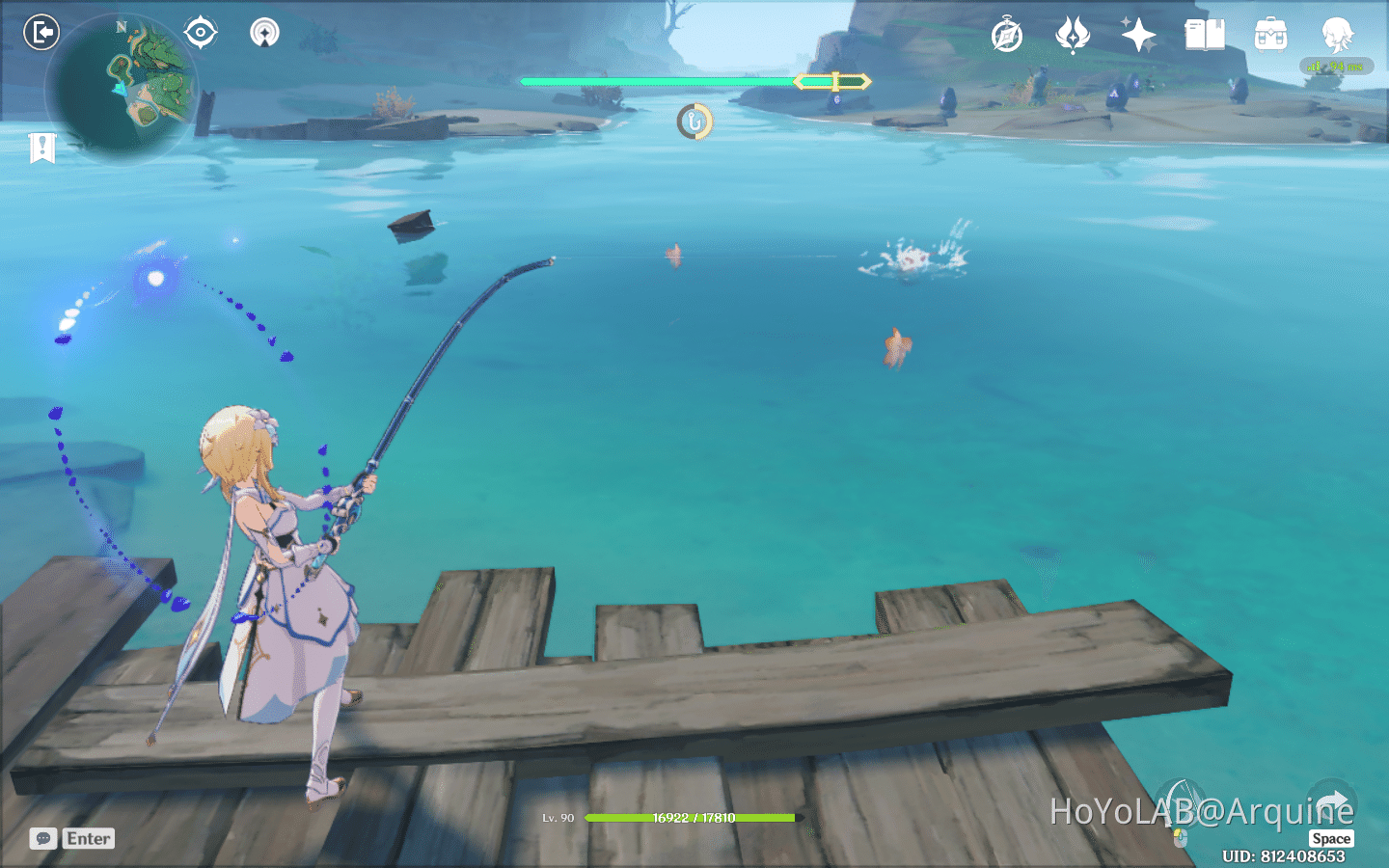Viewport: 1389px width, 868px height.
Task: Open the Adventurer Handbook book icon
Action: tap(1205, 36)
